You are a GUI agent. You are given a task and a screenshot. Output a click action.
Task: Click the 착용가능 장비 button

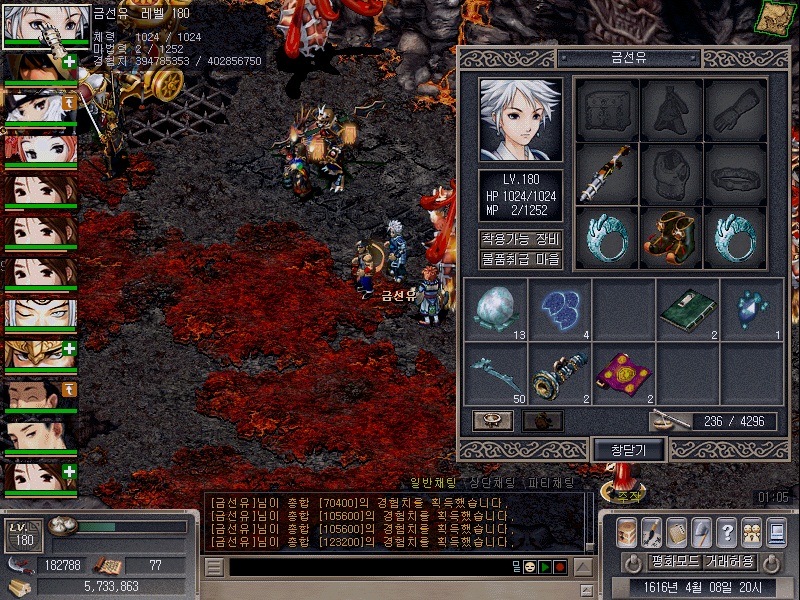tap(520, 240)
